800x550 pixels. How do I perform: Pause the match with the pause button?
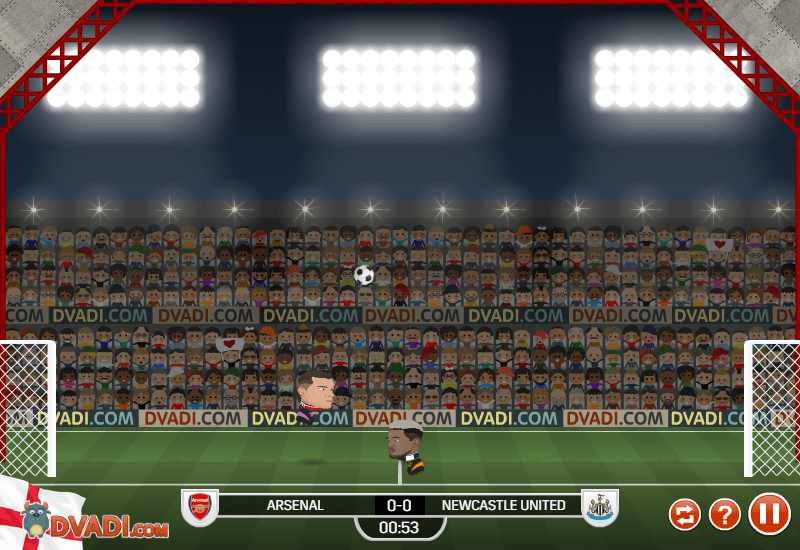(769, 514)
